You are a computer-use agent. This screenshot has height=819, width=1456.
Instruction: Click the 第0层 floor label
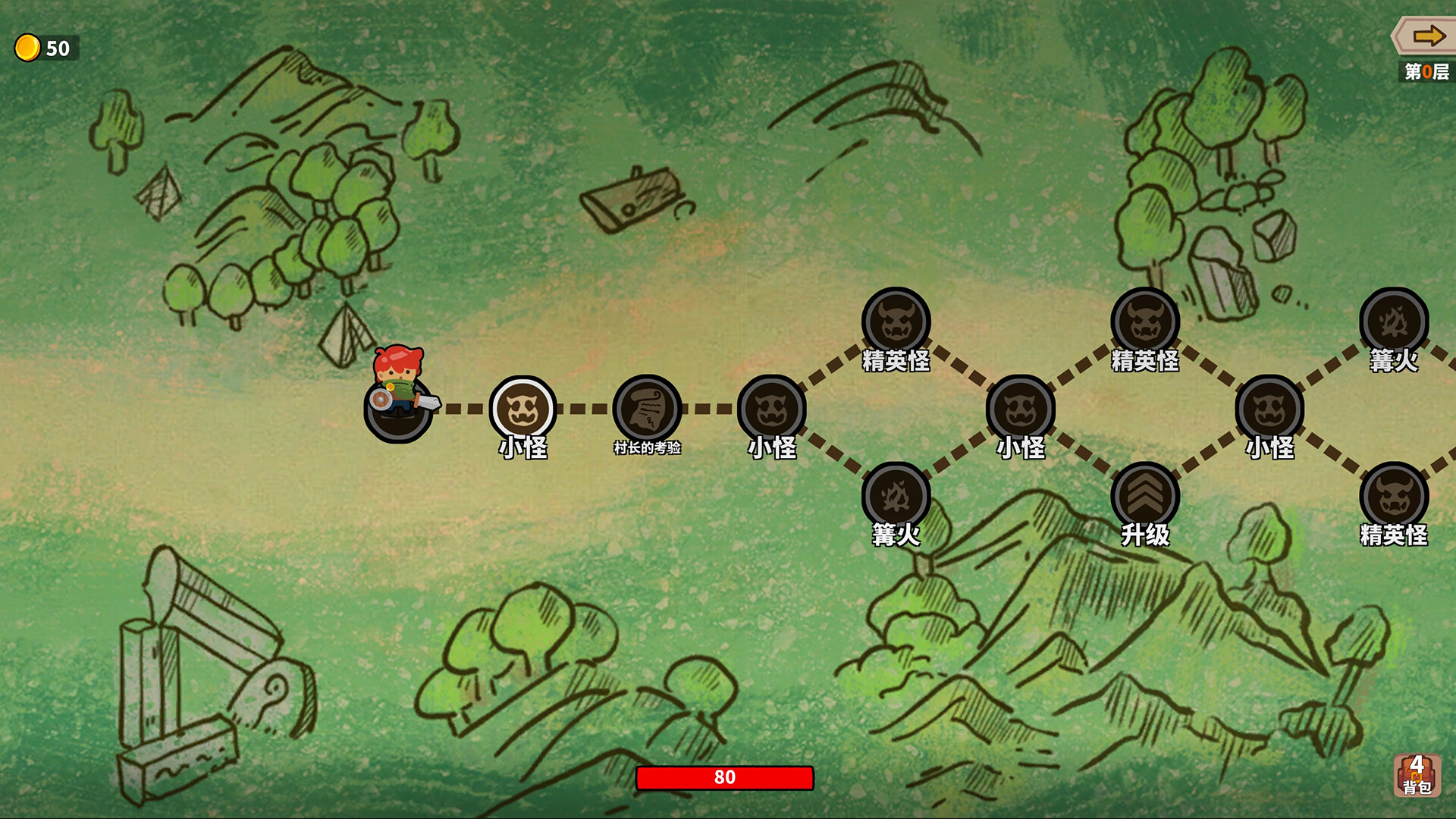point(1427,74)
